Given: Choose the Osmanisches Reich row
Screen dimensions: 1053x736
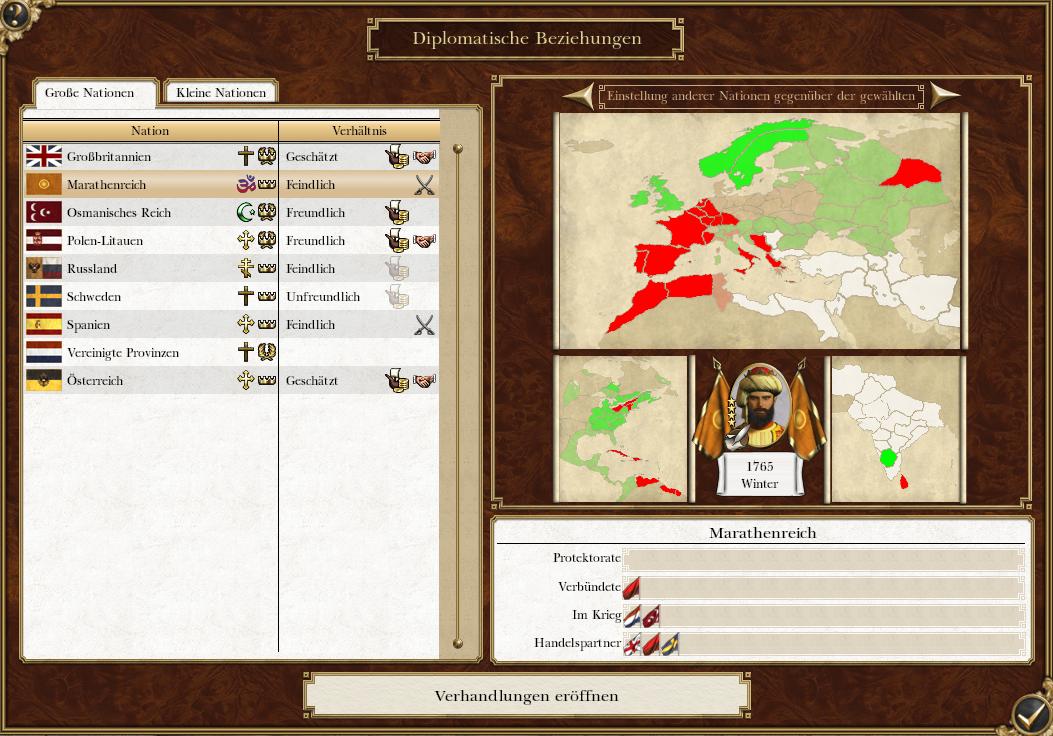Looking at the screenshot, I should tap(119, 213).
